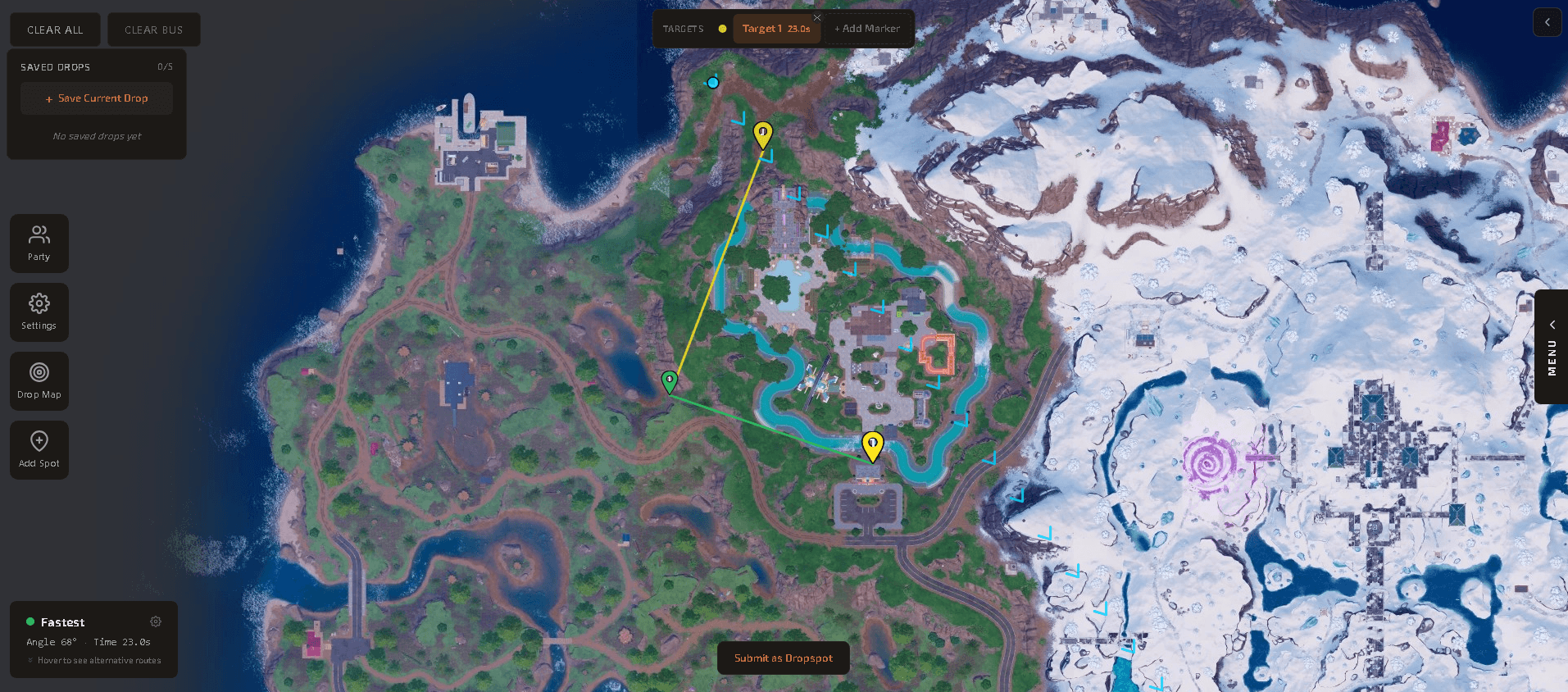
Task: Click the Add Spot icon
Action: [x=39, y=449]
